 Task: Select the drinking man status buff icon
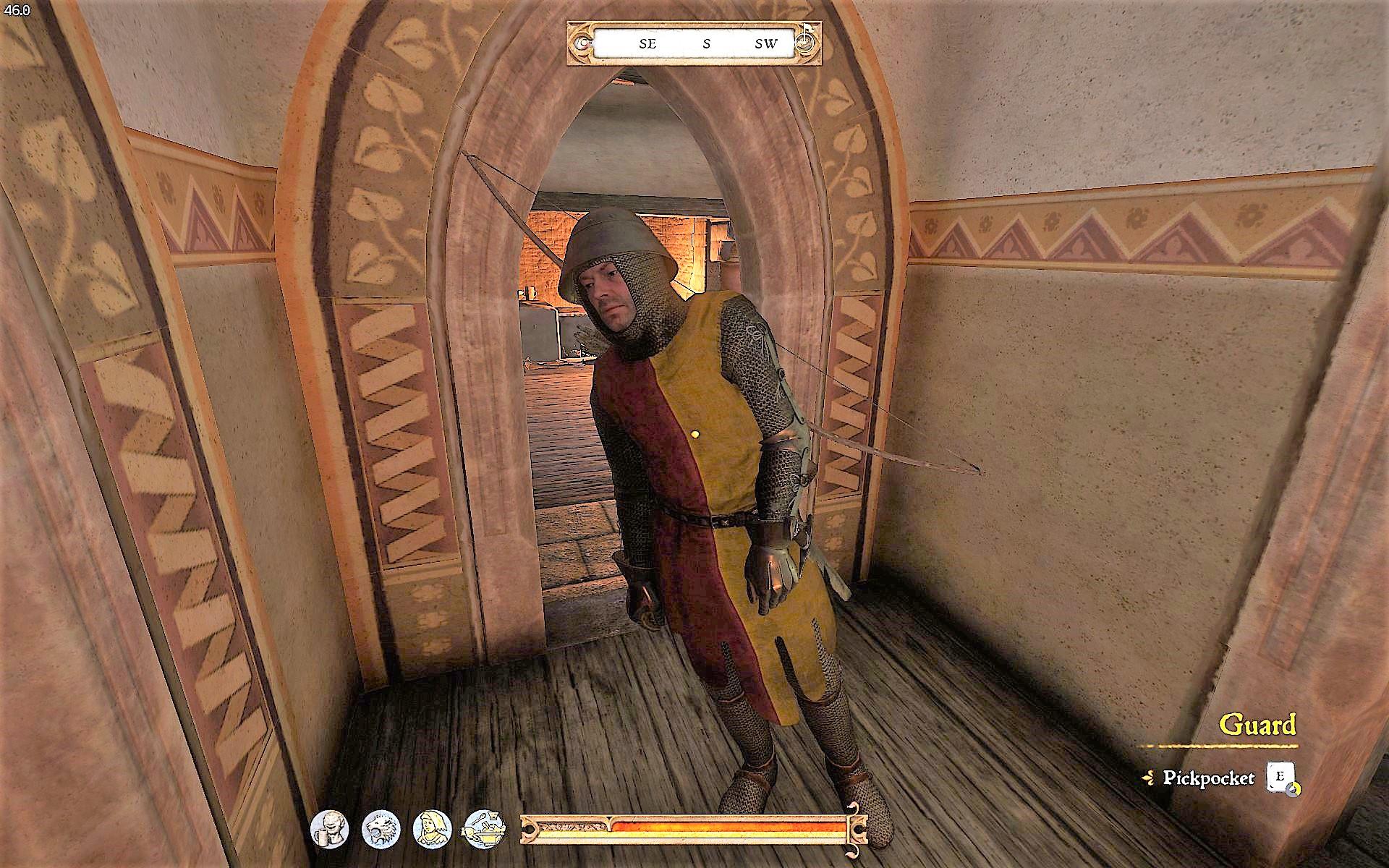coord(329,827)
